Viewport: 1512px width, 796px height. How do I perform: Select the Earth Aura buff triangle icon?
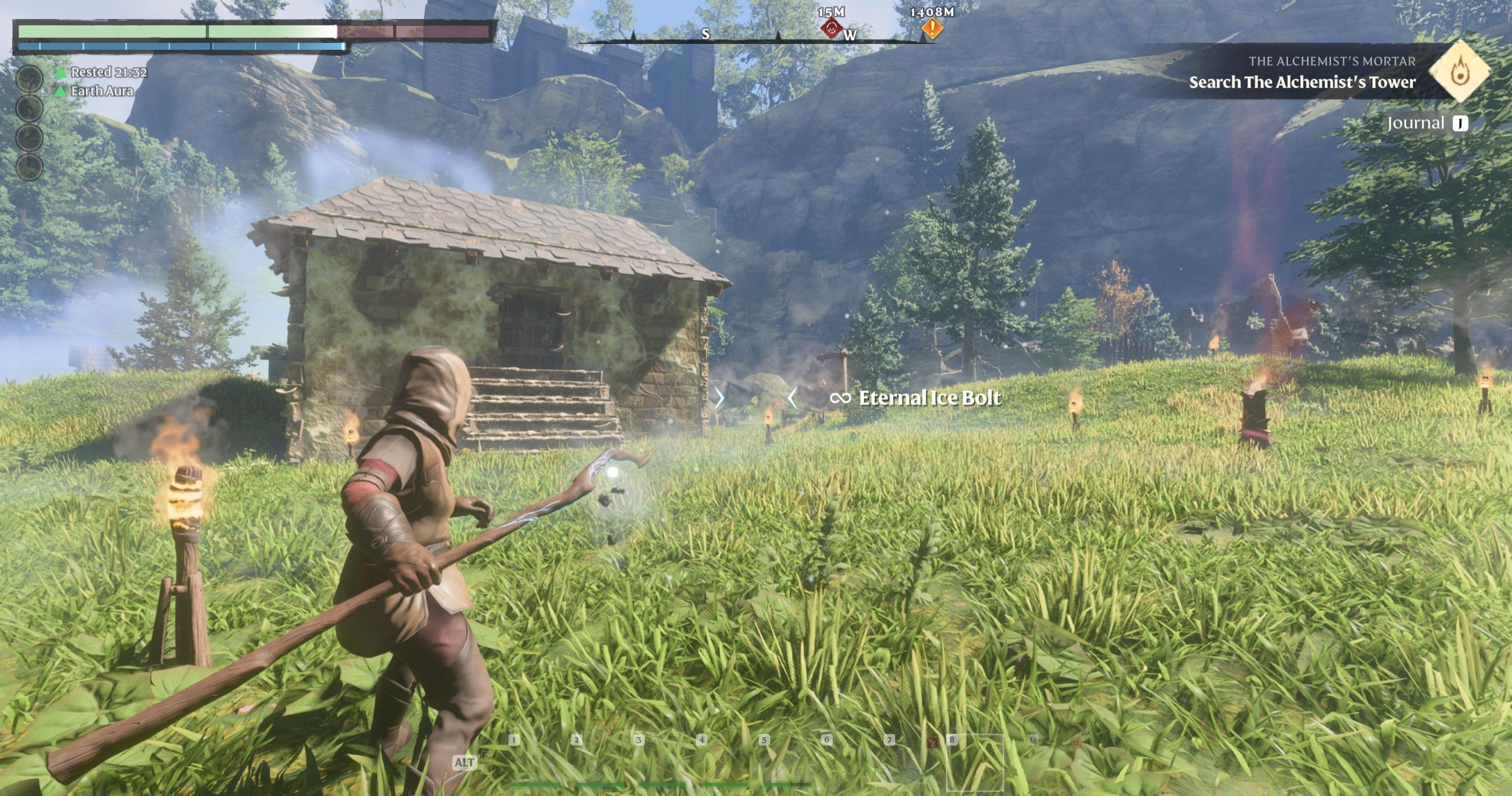(61, 92)
